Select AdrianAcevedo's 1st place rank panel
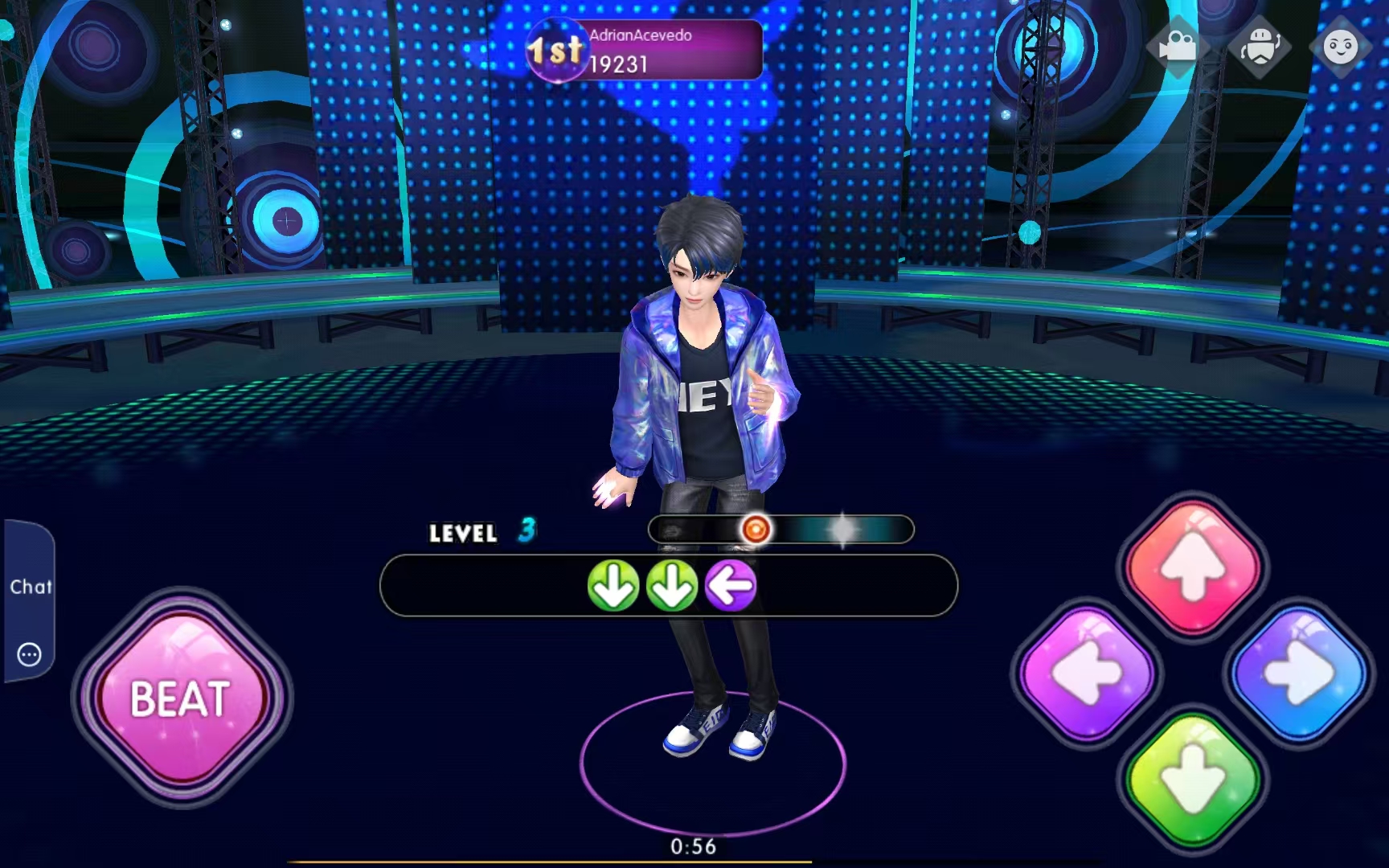This screenshot has width=1389, height=868. [x=645, y=50]
